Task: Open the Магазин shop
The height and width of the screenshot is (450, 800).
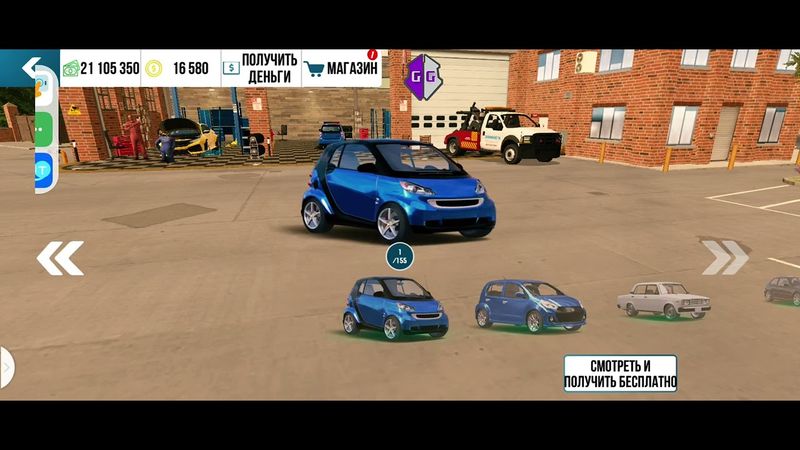Action: [x=343, y=68]
